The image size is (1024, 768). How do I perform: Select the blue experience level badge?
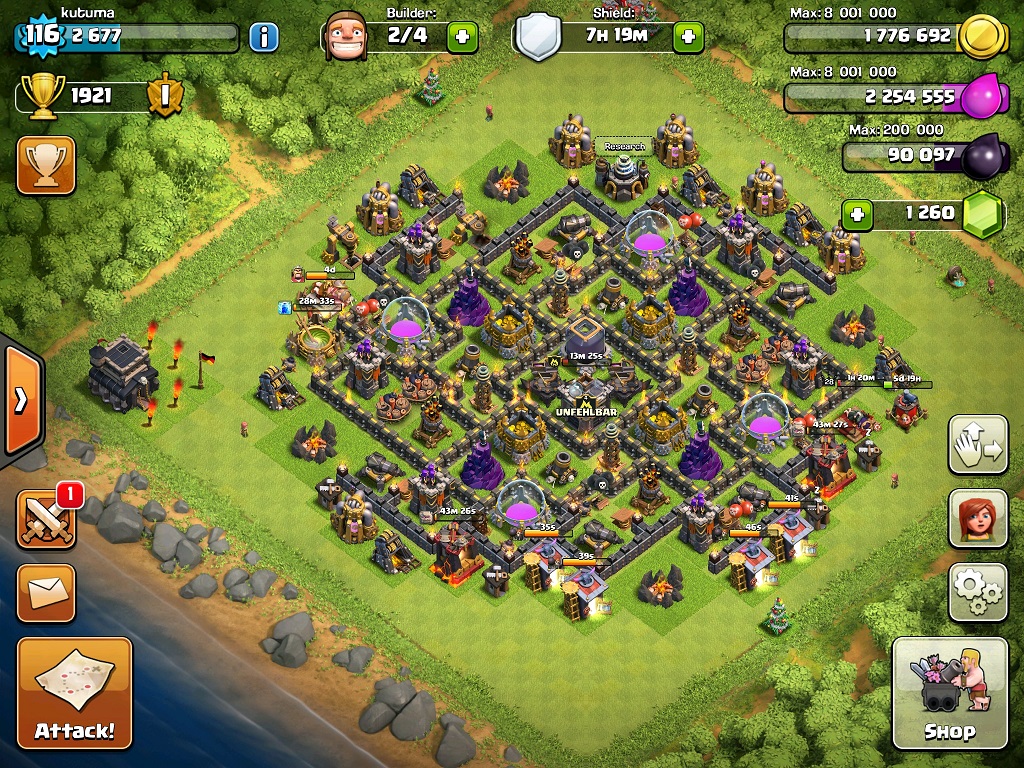pos(42,36)
